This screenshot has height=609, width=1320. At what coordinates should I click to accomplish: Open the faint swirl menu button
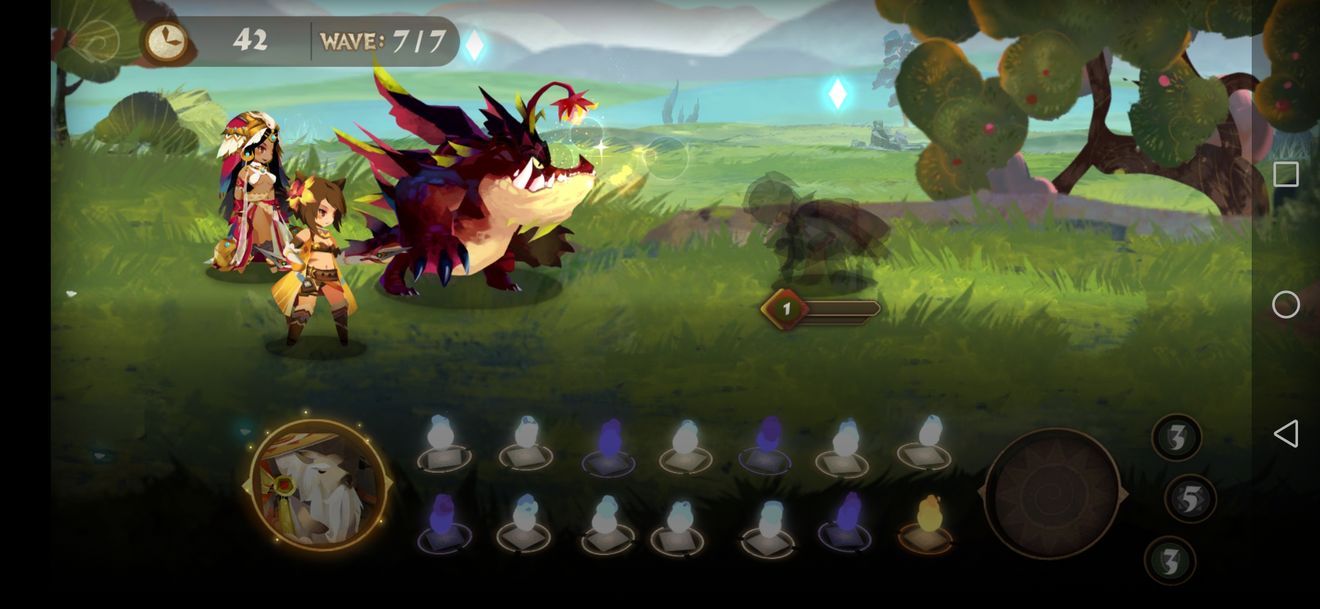pyautogui.click(x=95, y=41)
